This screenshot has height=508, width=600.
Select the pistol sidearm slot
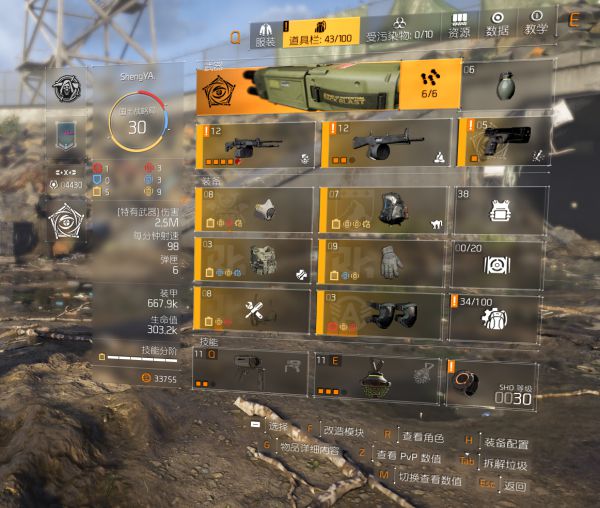tap(503, 143)
